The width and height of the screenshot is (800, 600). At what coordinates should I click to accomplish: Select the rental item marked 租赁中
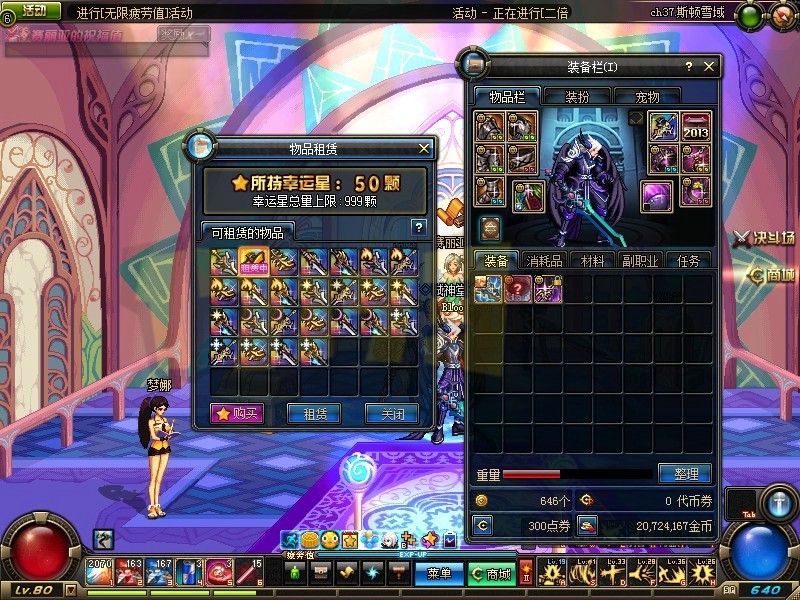[253, 262]
